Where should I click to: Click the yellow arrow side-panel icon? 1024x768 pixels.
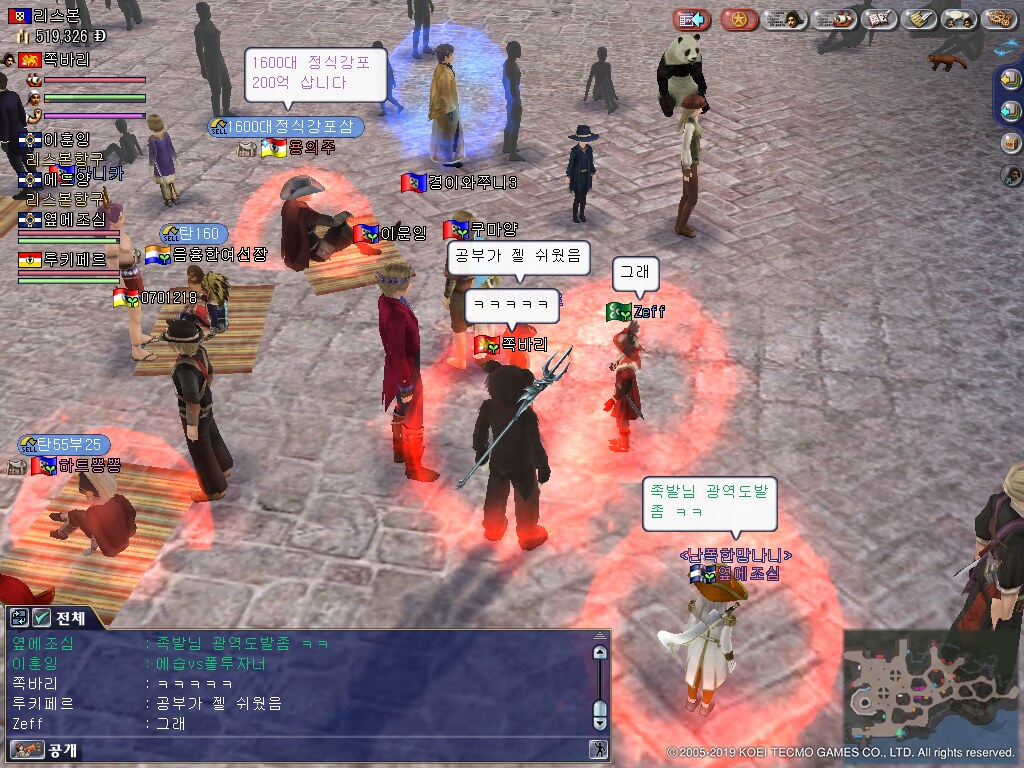click(x=1011, y=80)
